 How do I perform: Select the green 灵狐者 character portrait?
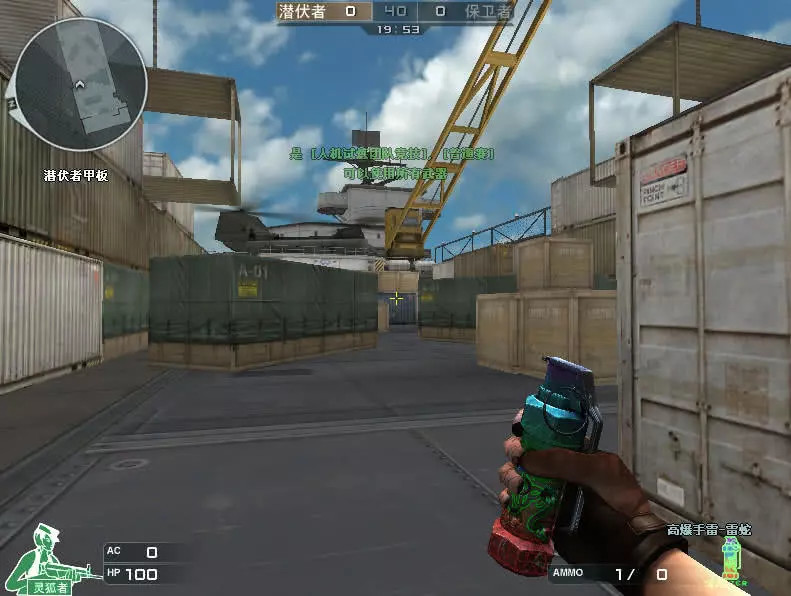click(50, 558)
